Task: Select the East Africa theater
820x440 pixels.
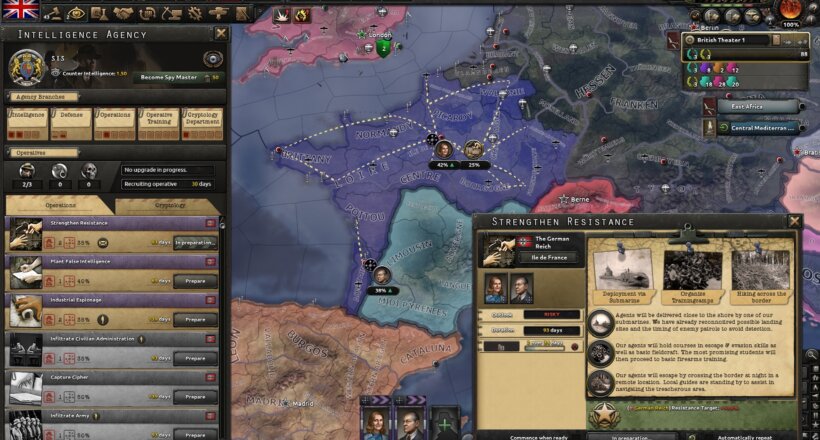Action: (x=763, y=105)
